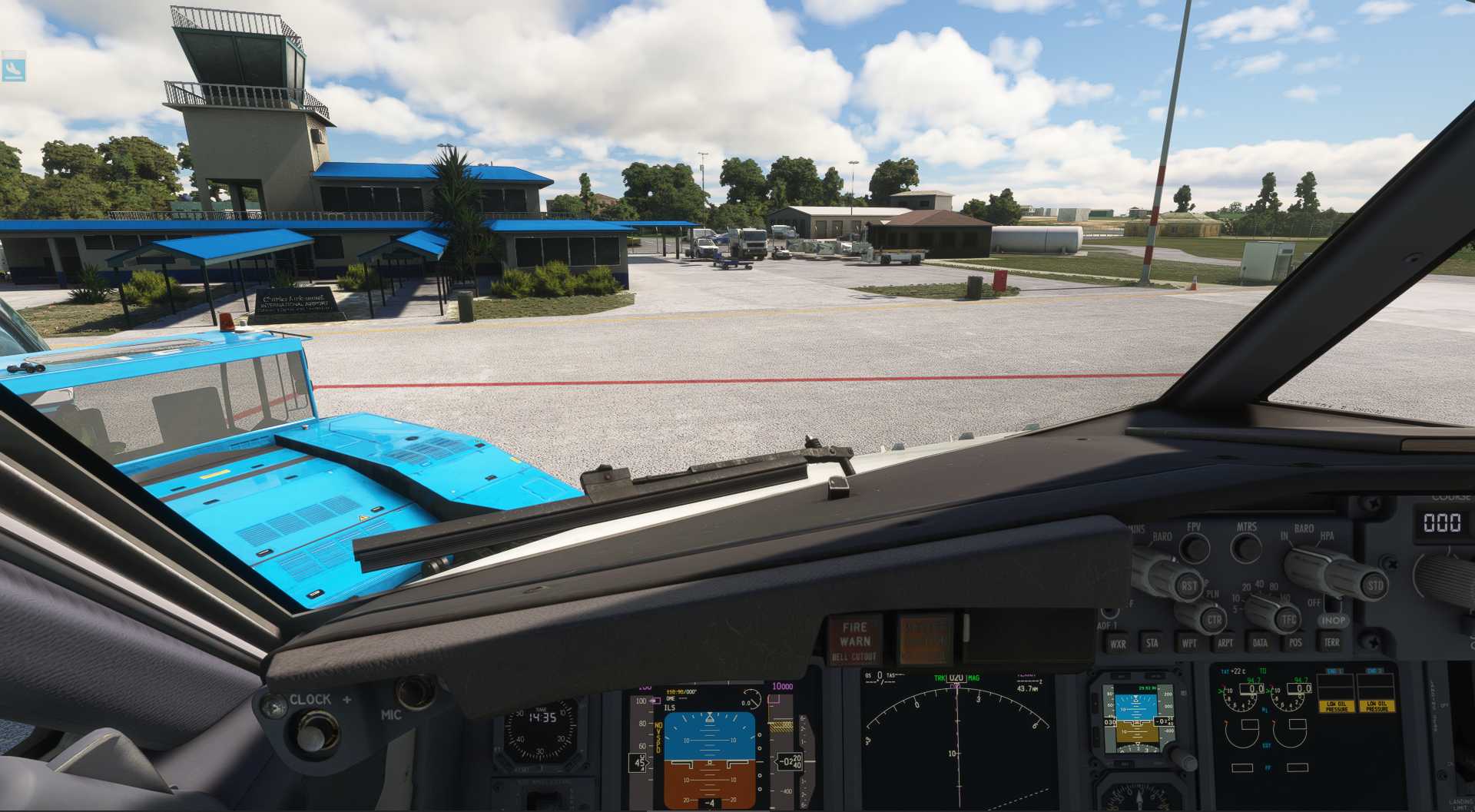Select CTR mode on the map selector
1475x812 pixels.
click(x=1214, y=620)
